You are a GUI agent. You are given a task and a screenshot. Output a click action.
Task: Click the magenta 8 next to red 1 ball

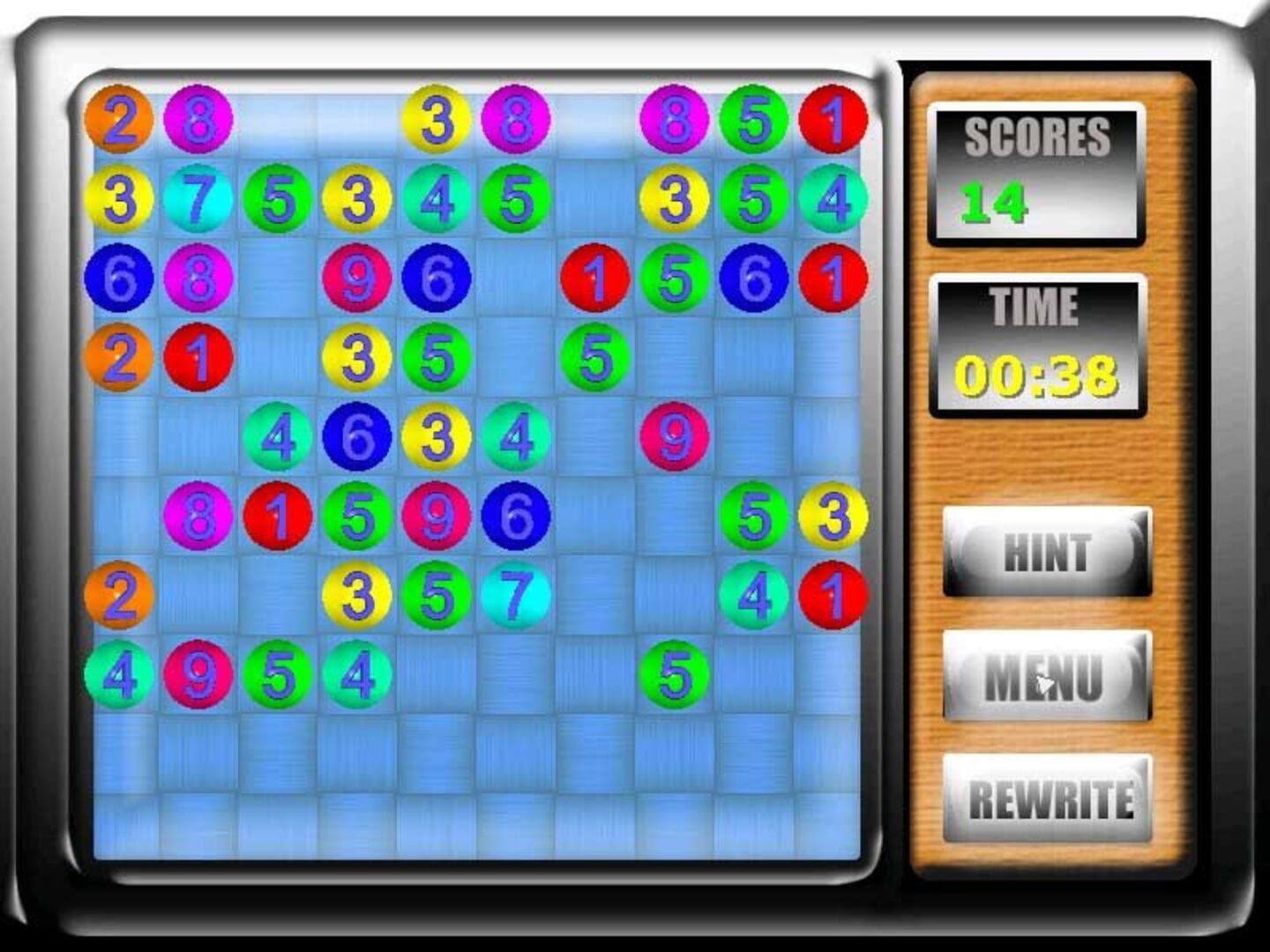pyautogui.click(x=200, y=516)
